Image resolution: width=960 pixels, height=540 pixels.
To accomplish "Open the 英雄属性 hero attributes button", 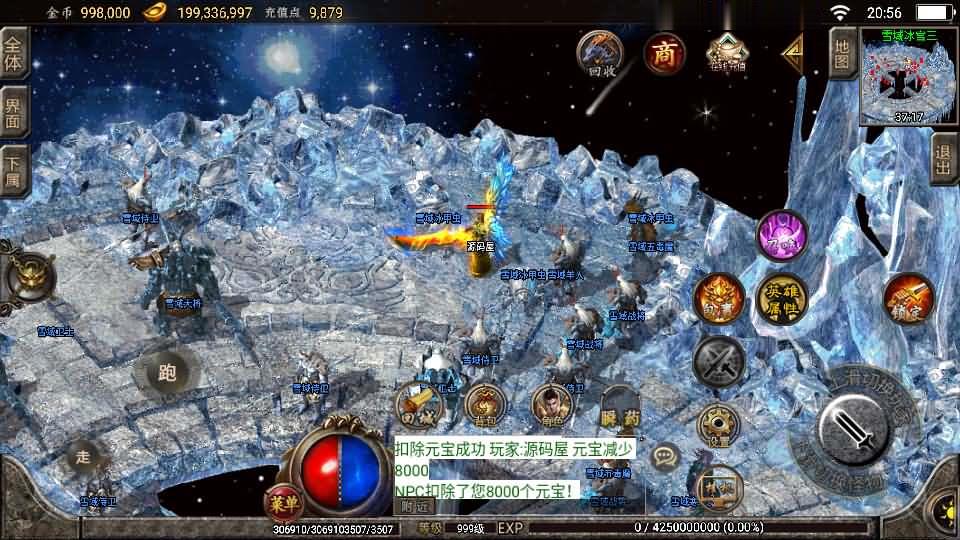I will coord(784,299).
